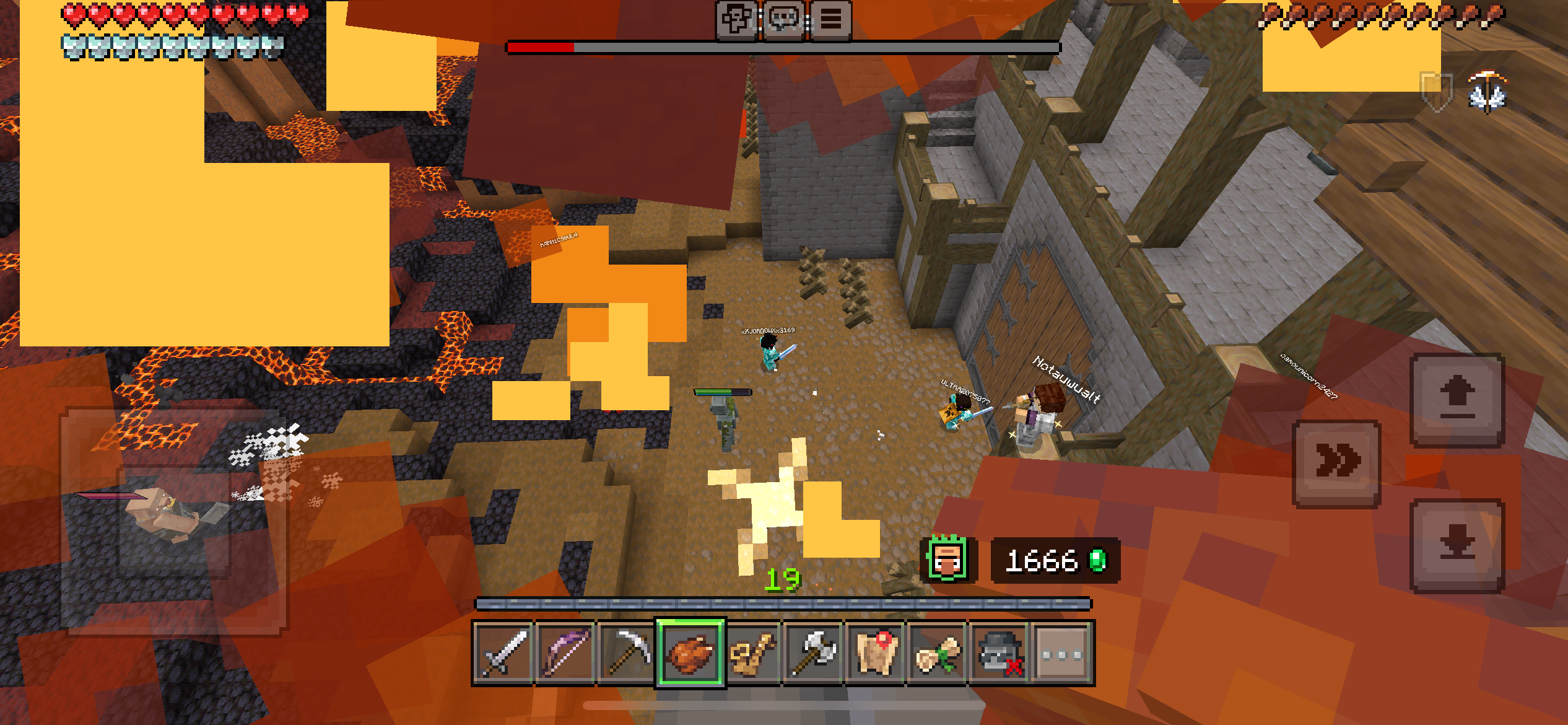Select the tied scroll hotbar item
The width and height of the screenshot is (1568, 725).
point(938,652)
